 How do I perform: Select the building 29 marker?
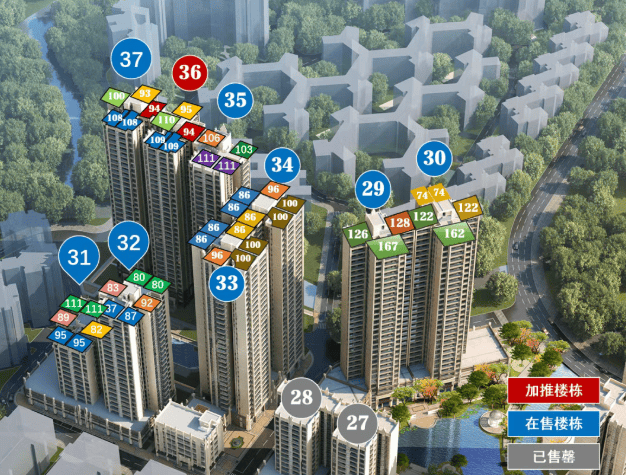coord(373,187)
